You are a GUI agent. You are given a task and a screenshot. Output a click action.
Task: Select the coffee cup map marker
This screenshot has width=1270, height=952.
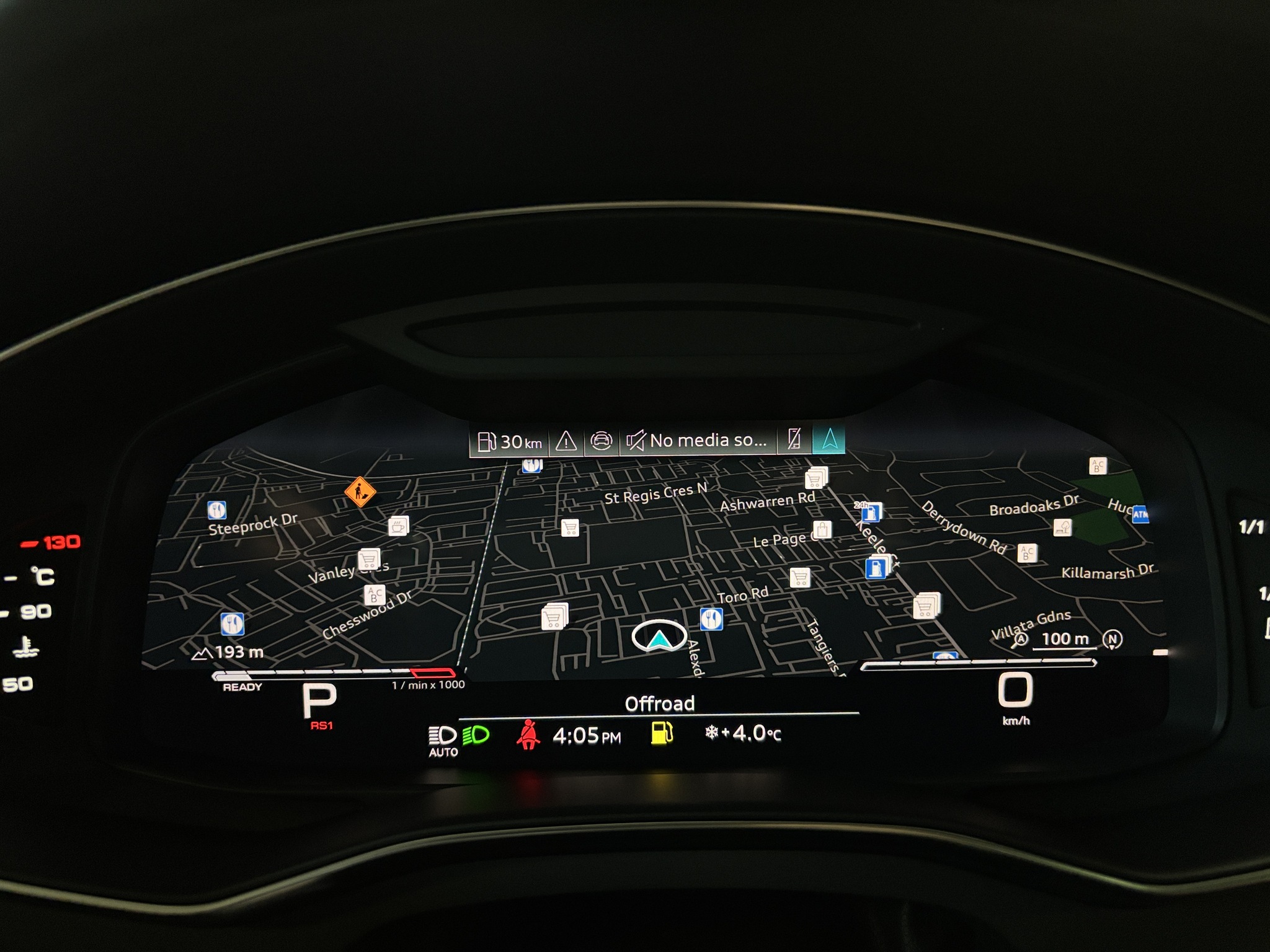(x=398, y=526)
